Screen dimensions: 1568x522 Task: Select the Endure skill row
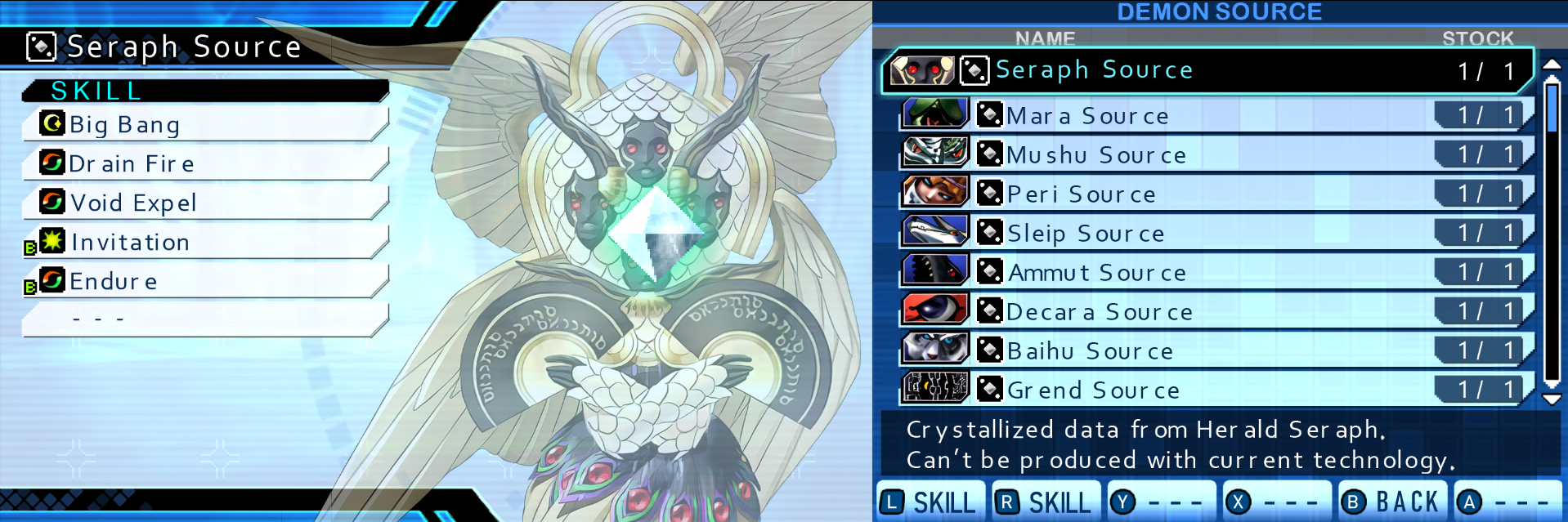coord(204,281)
